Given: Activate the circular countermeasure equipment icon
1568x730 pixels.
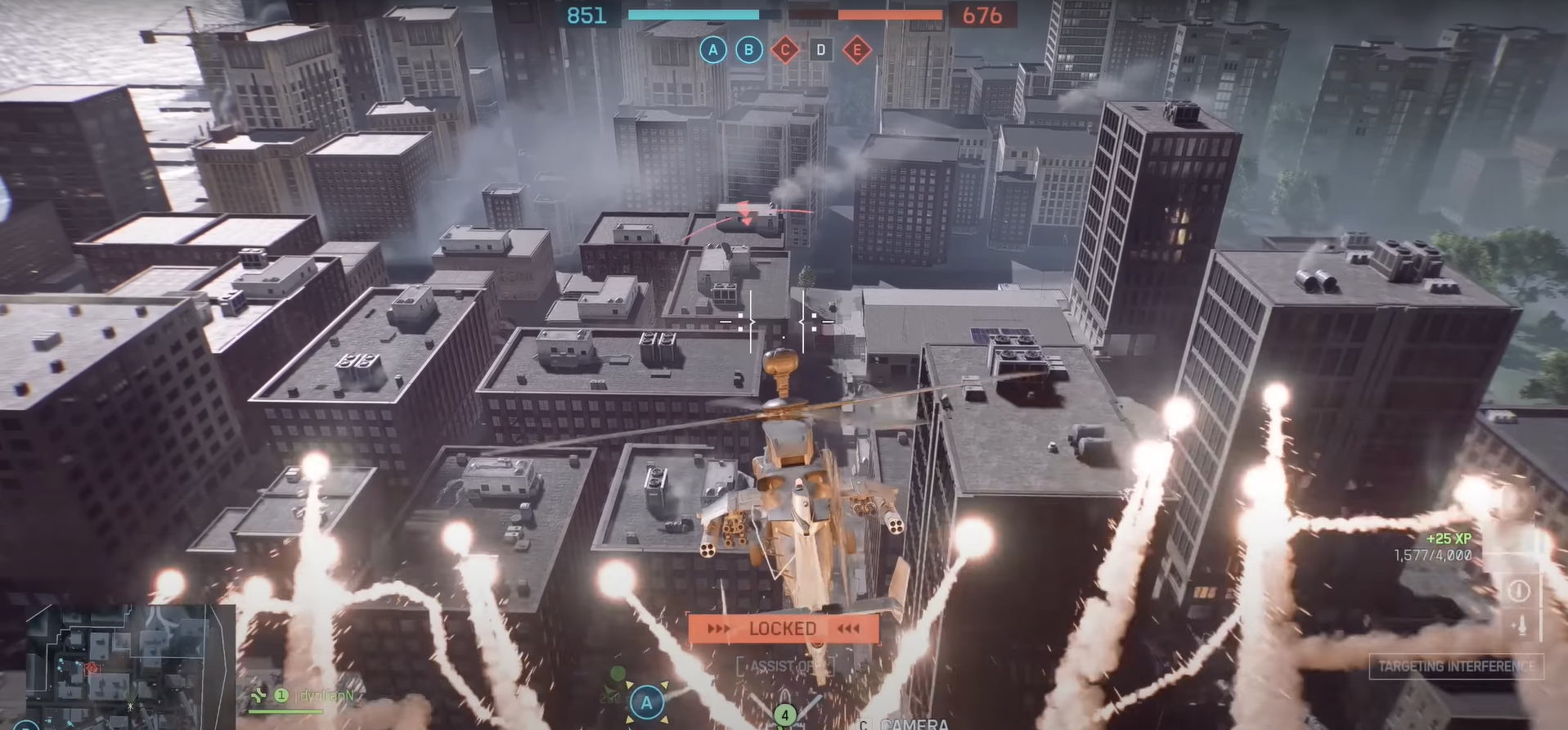Looking at the screenshot, I should click(x=1518, y=591).
